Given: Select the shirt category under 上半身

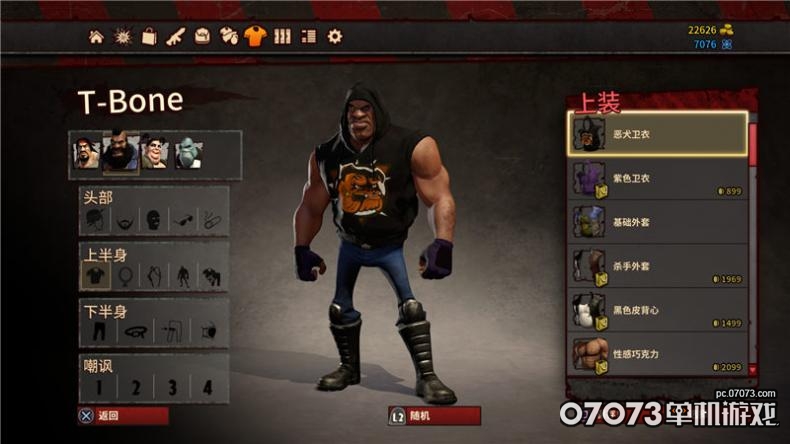Looking at the screenshot, I should pos(96,274).
